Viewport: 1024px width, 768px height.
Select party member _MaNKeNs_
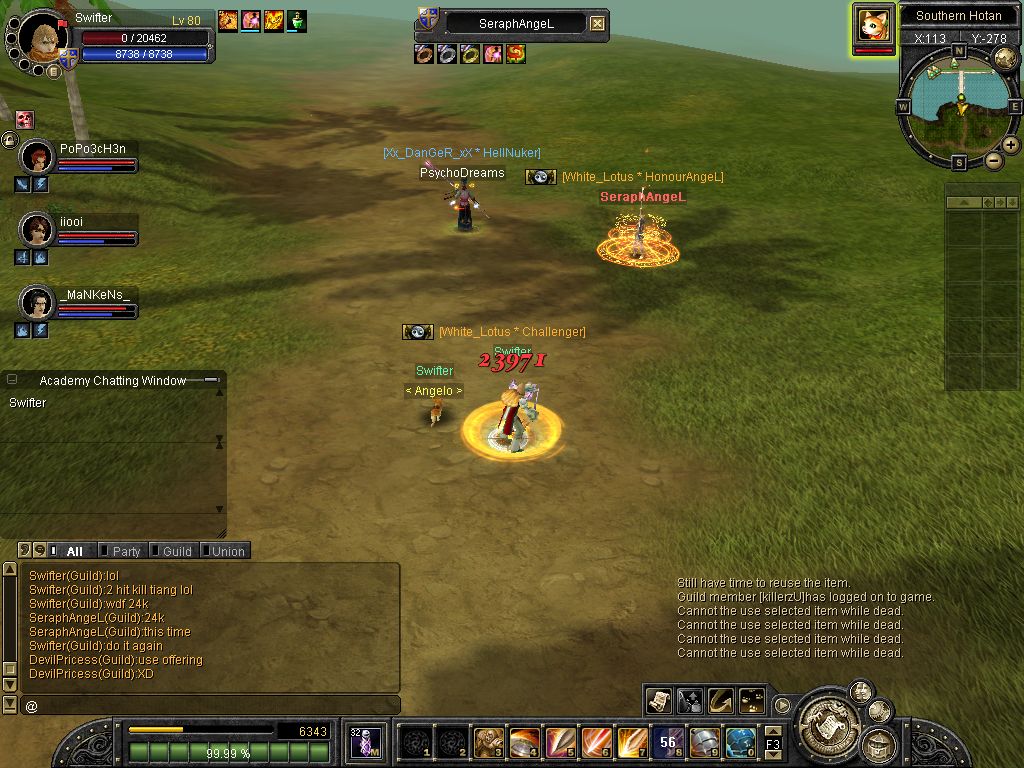(37, 301)
